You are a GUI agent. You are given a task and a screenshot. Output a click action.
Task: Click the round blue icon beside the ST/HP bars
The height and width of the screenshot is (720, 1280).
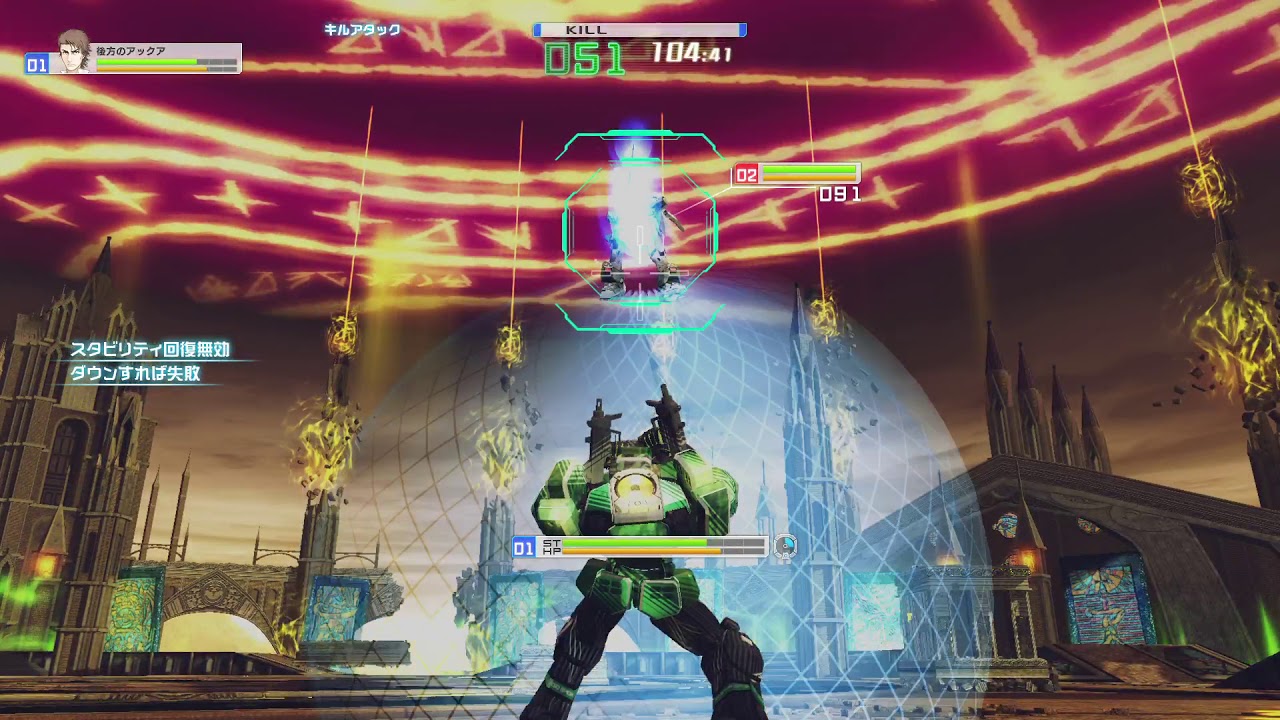786,546
